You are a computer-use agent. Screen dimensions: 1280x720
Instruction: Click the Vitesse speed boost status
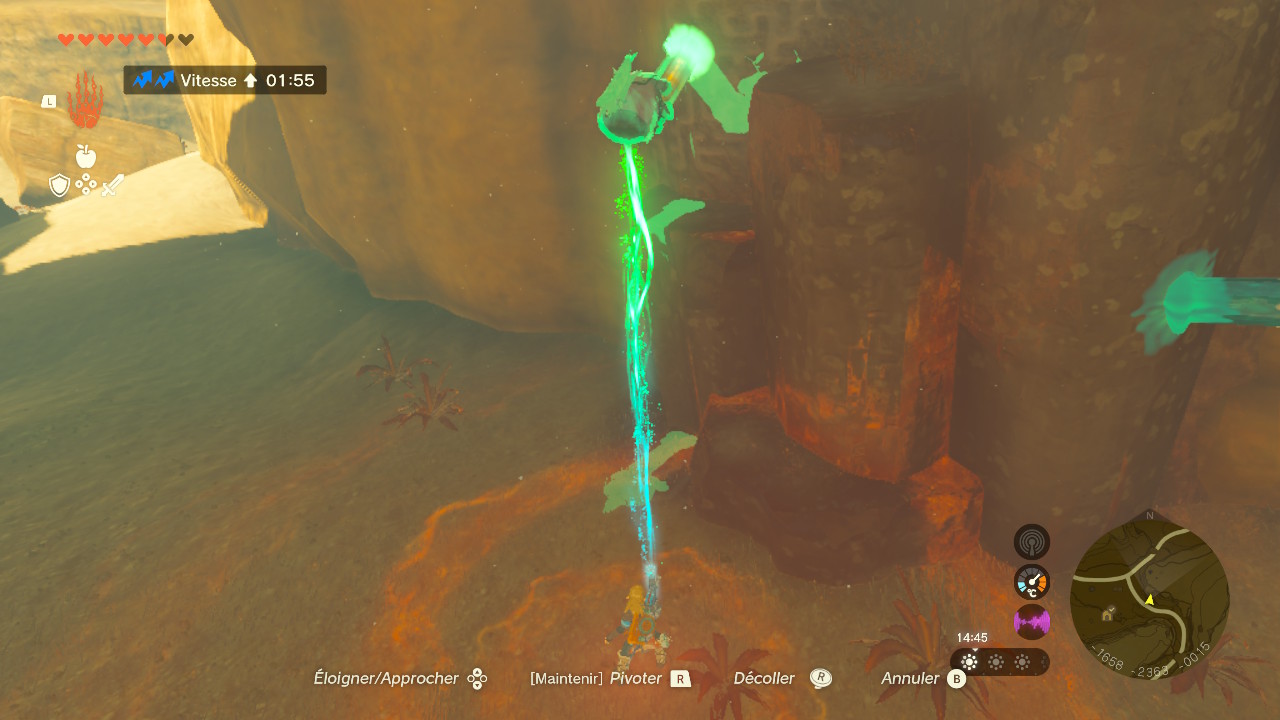click(225, 80)
